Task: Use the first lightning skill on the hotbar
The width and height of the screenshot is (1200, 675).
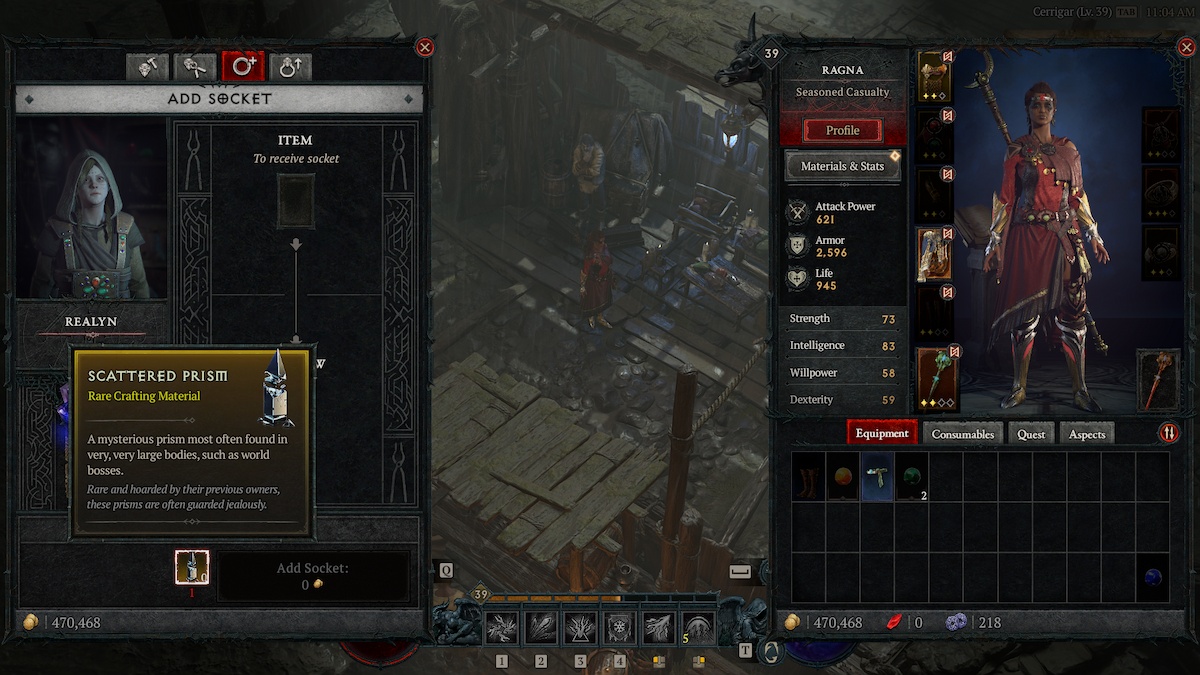Action: [501, 629]
